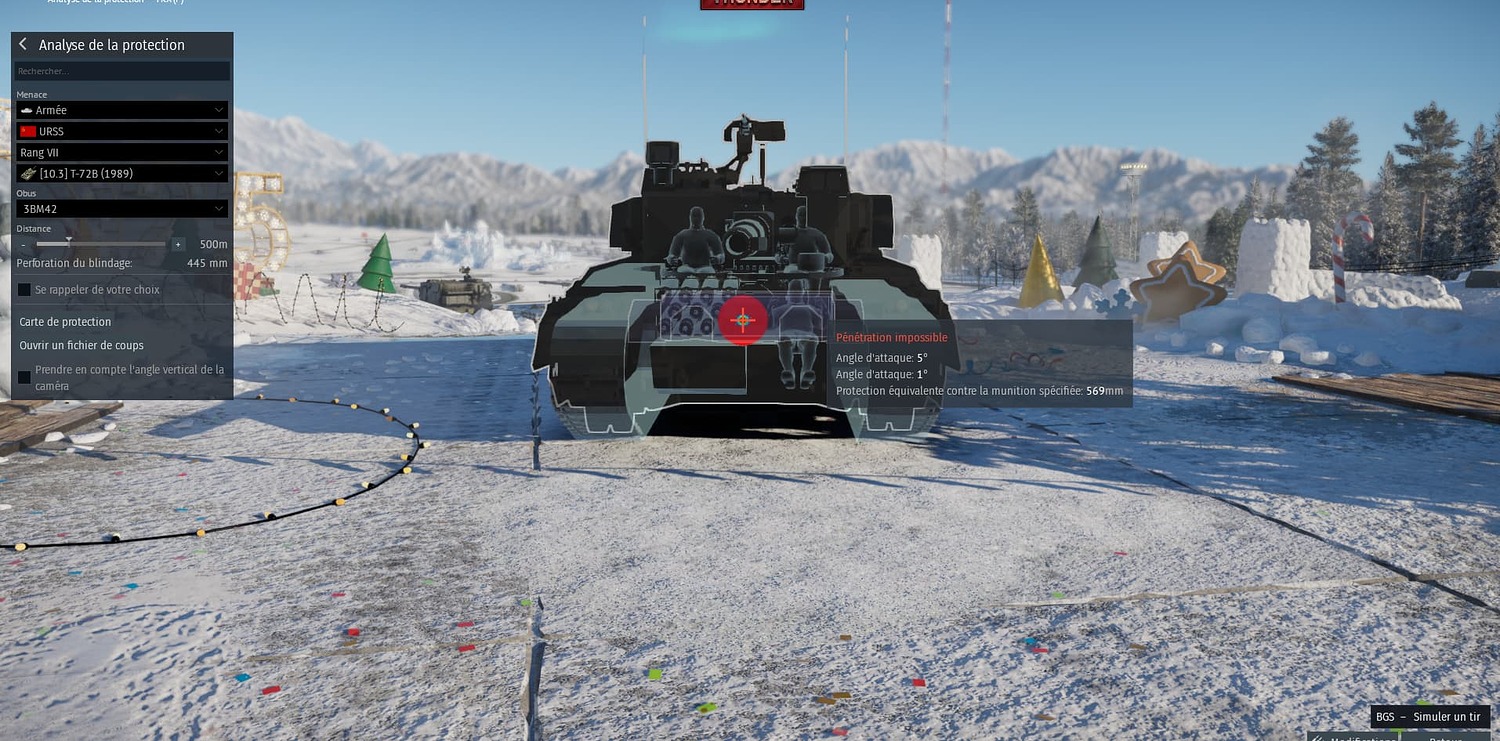Image resolution: width=1500 pixels, height=741 pixels.
Task: Open the 3BM42 Obus shell dropdown
Action: (x=122, y=209)
